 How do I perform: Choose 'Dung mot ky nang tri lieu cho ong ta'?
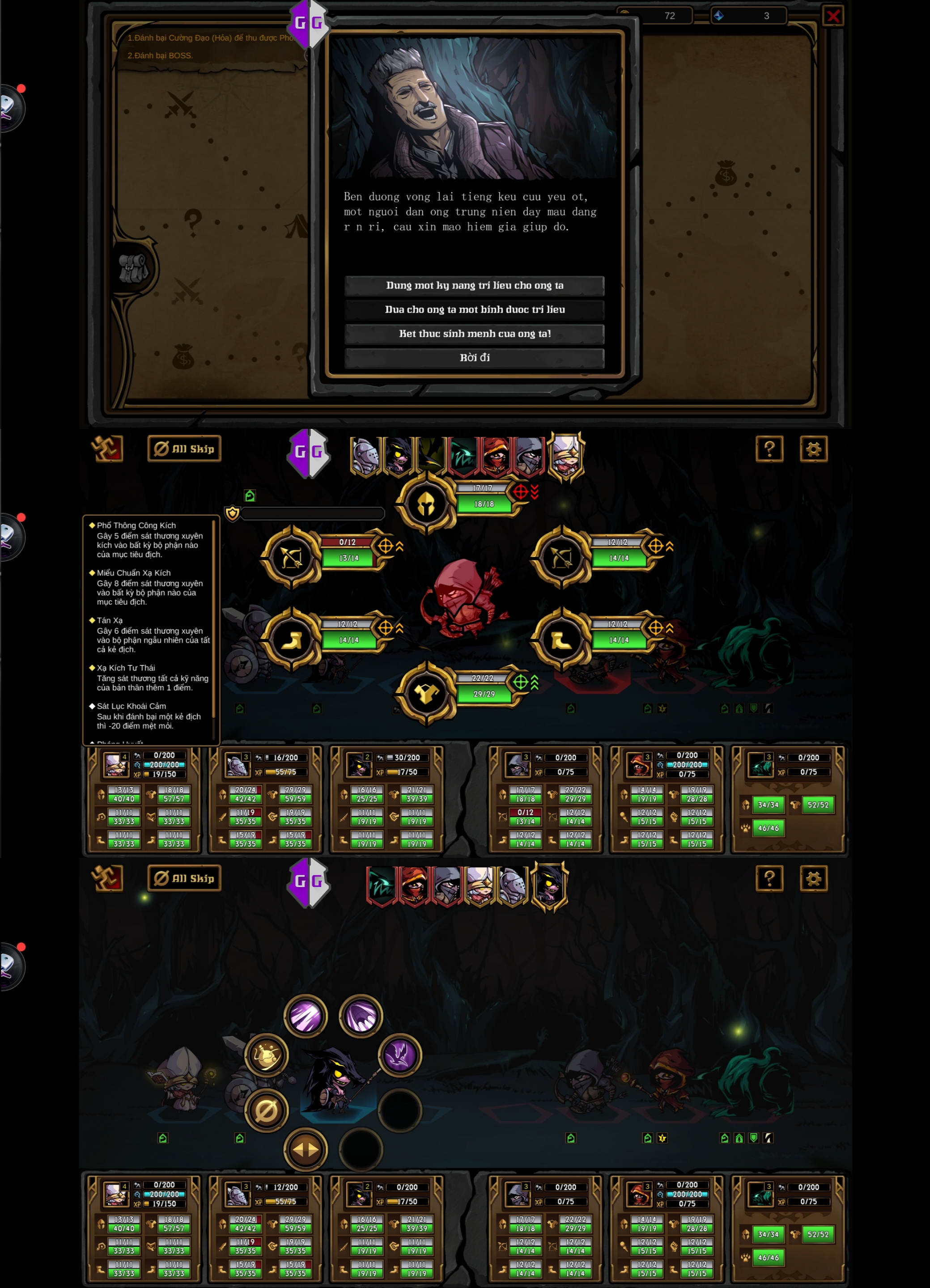[x=474, y=286]
